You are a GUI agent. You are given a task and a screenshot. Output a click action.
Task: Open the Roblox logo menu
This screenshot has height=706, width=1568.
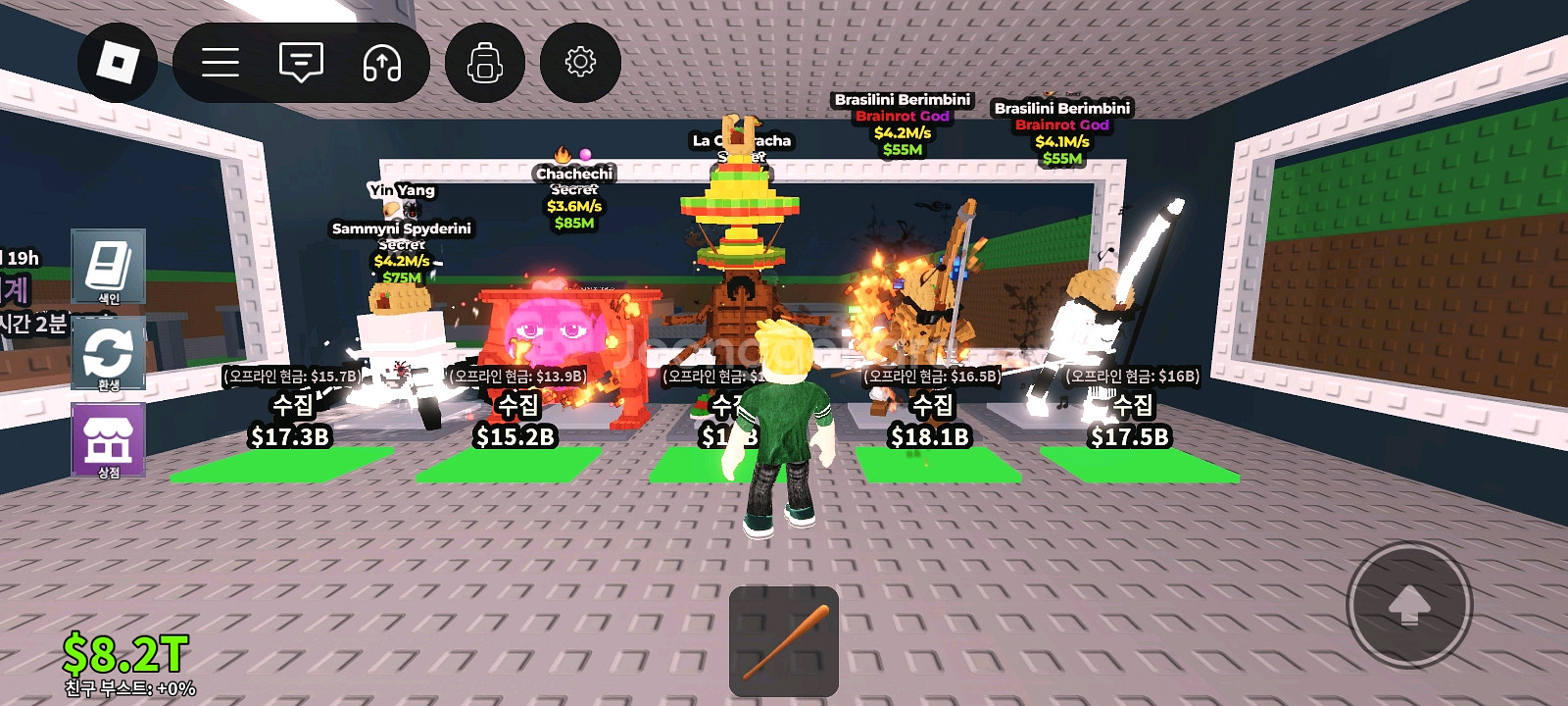(118, 63)
